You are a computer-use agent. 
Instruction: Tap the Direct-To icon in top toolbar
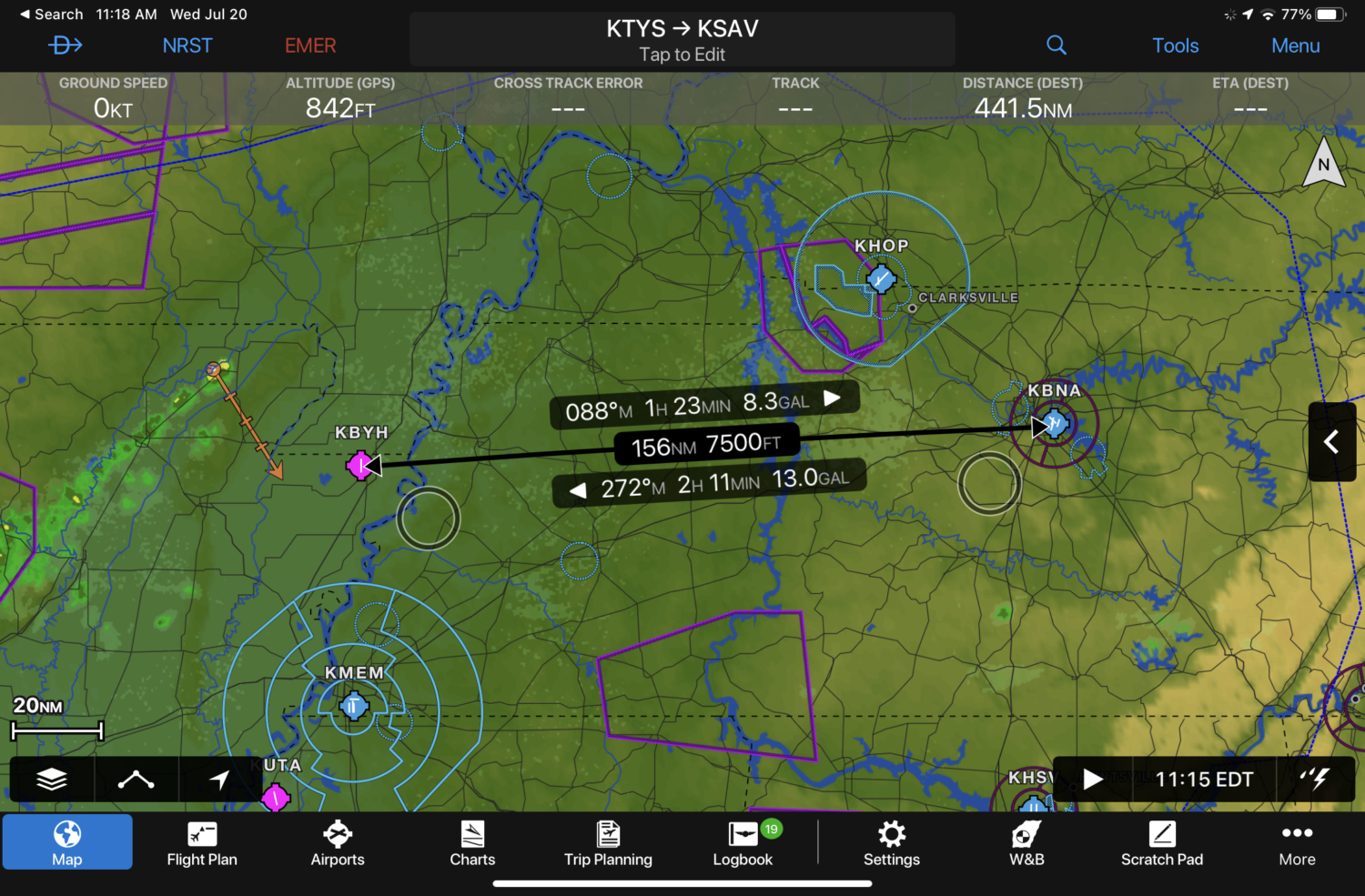coord(65,45)
